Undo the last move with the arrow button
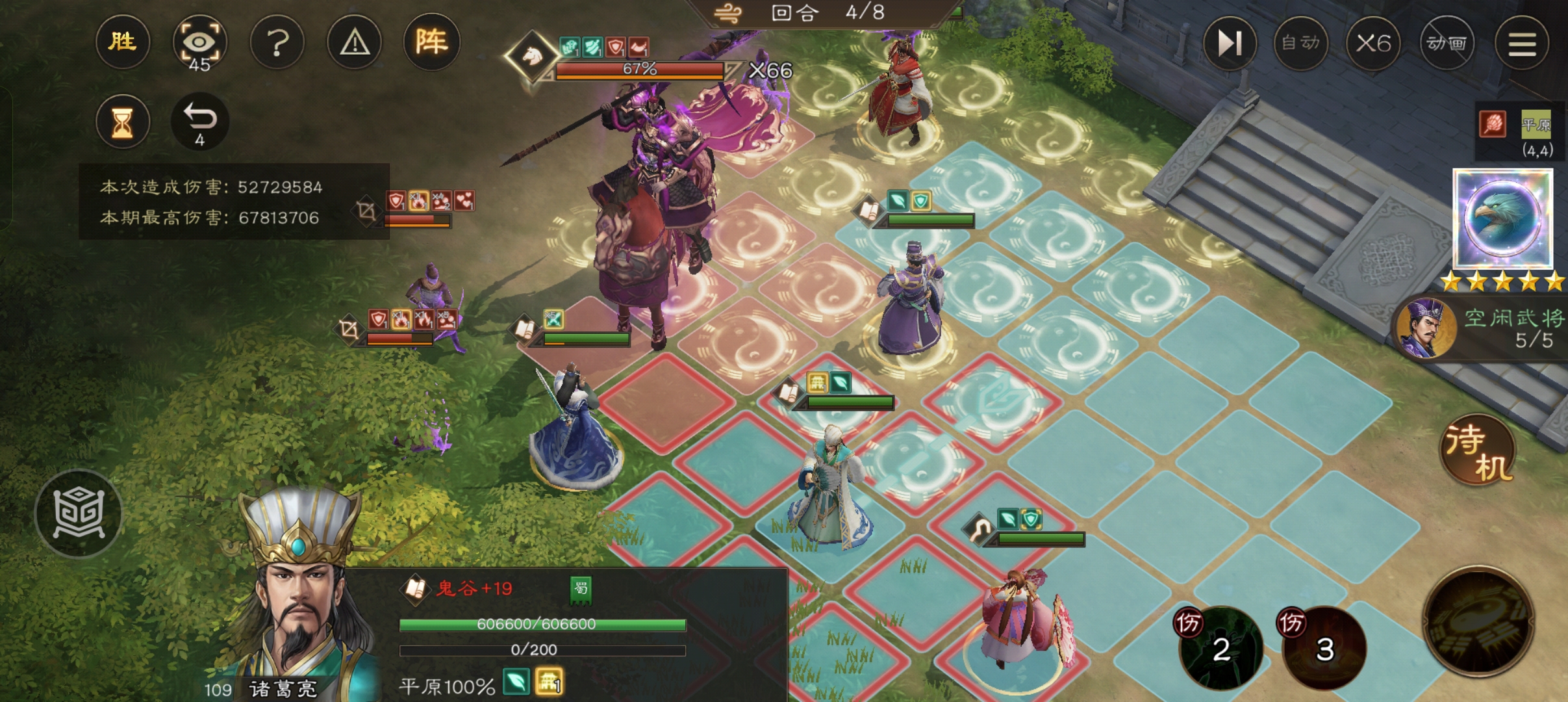The height and width of the screenshot is (702, 1568). 199,122
